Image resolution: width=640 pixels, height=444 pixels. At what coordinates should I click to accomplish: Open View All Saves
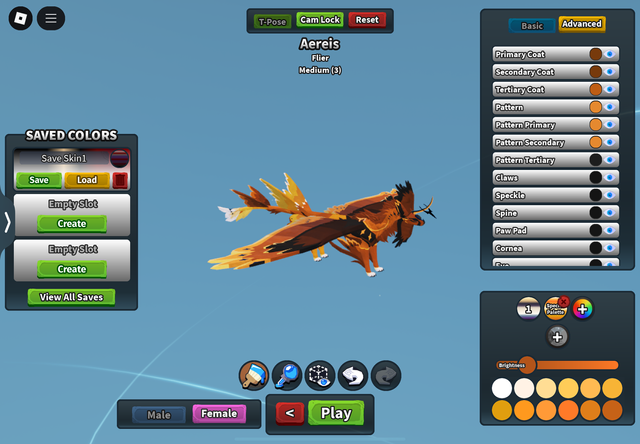pyautogui.click(x=72, y=297)
